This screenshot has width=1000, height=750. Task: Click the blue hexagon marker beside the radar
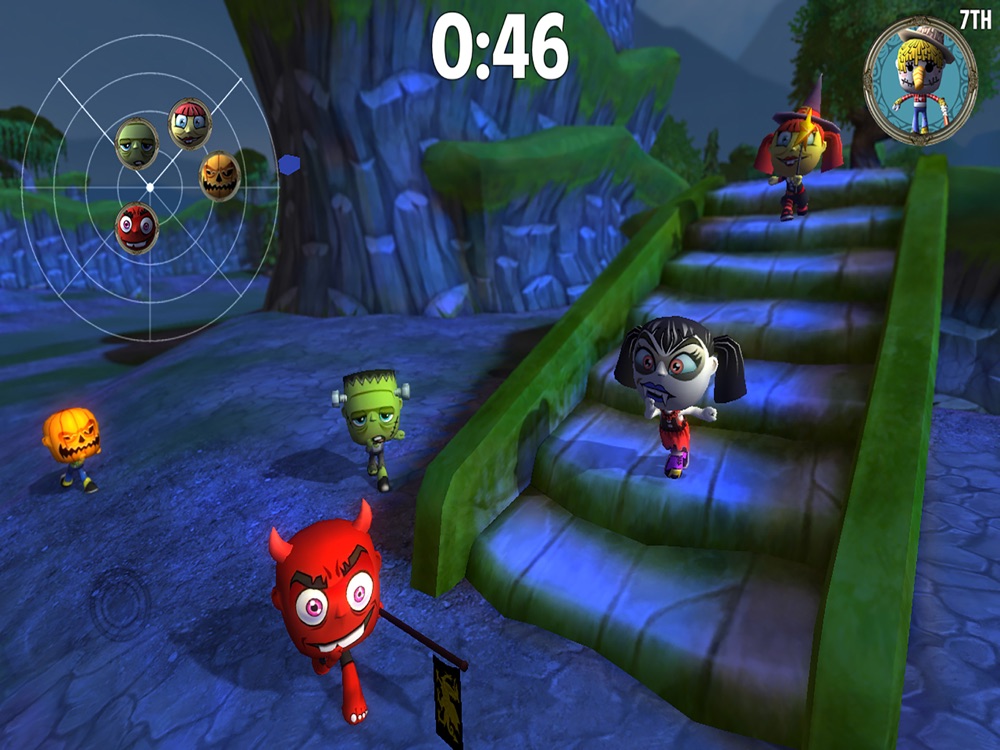289,165
